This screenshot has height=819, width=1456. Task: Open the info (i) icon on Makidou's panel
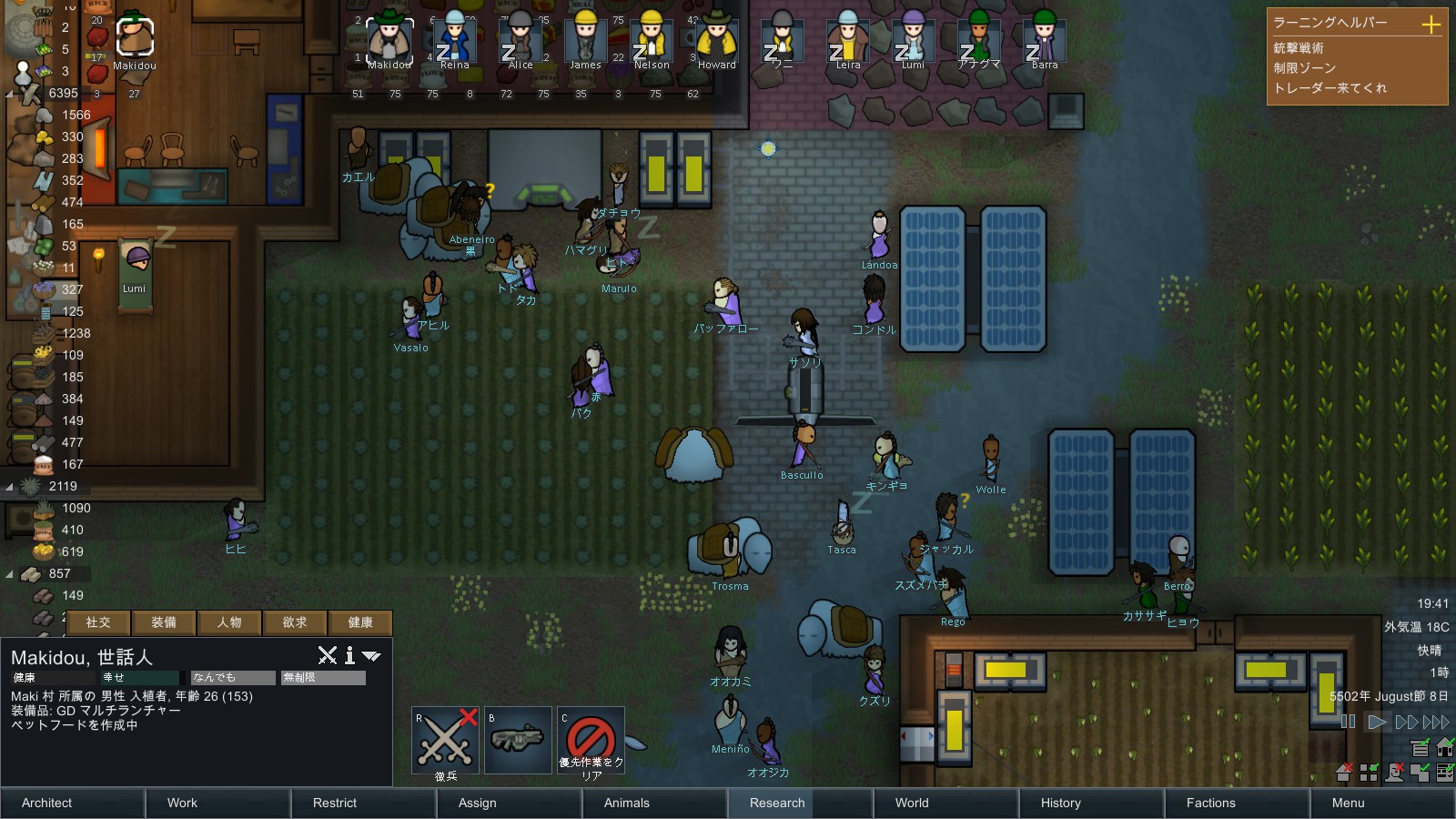pyautogui.click(x=349, y=656)
